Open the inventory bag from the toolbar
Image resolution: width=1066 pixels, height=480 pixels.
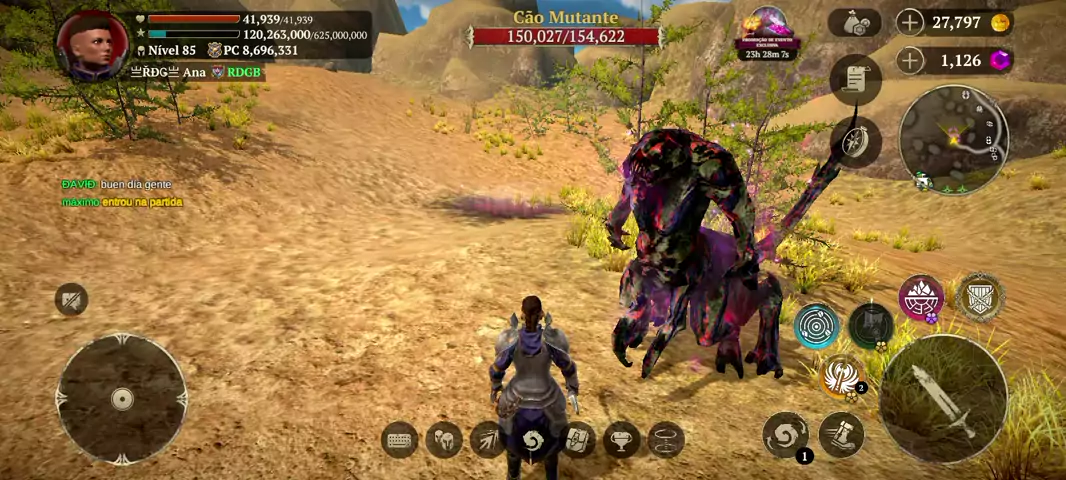point(577,440)
